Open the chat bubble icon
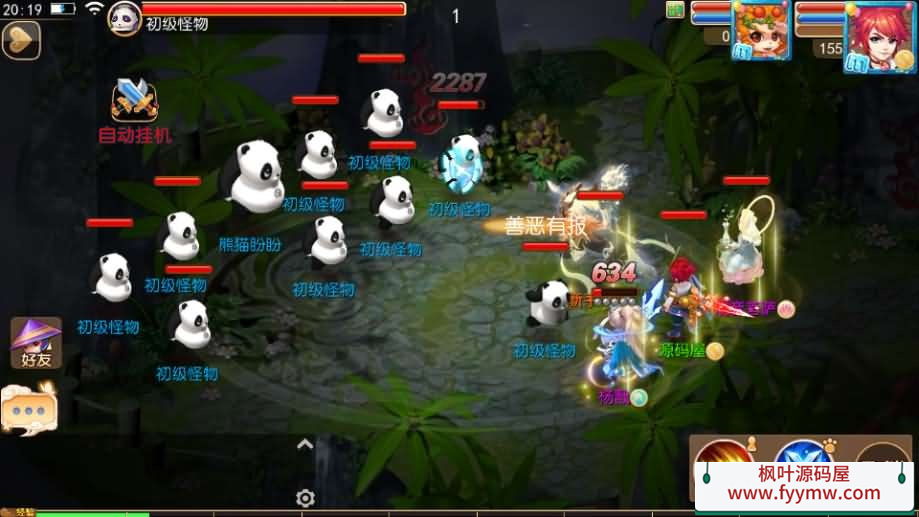Viewport: 919px width, 517px height. (28, 410)
